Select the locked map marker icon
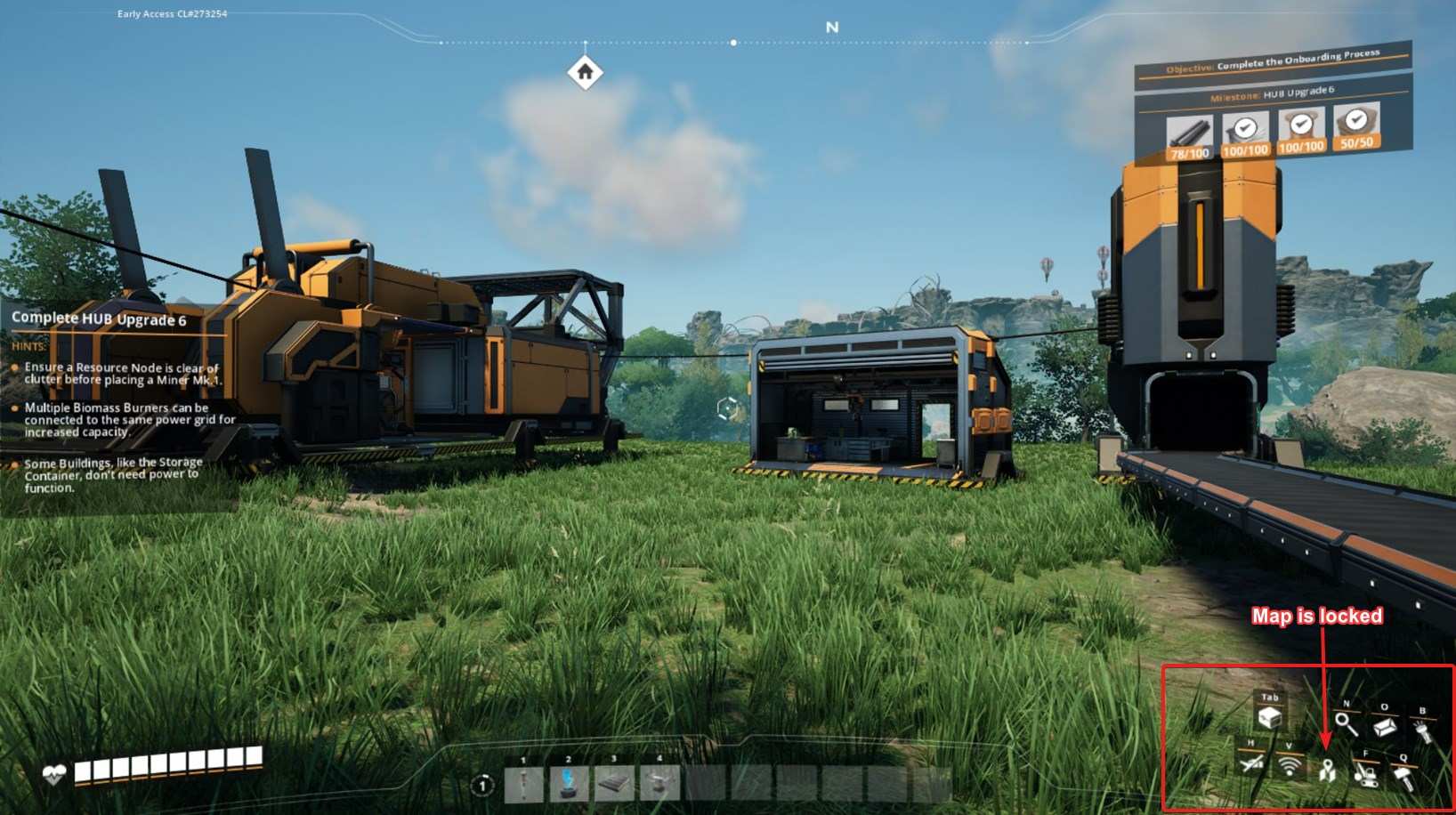This screenshot has height=815, width=1456. [1327, 771]
